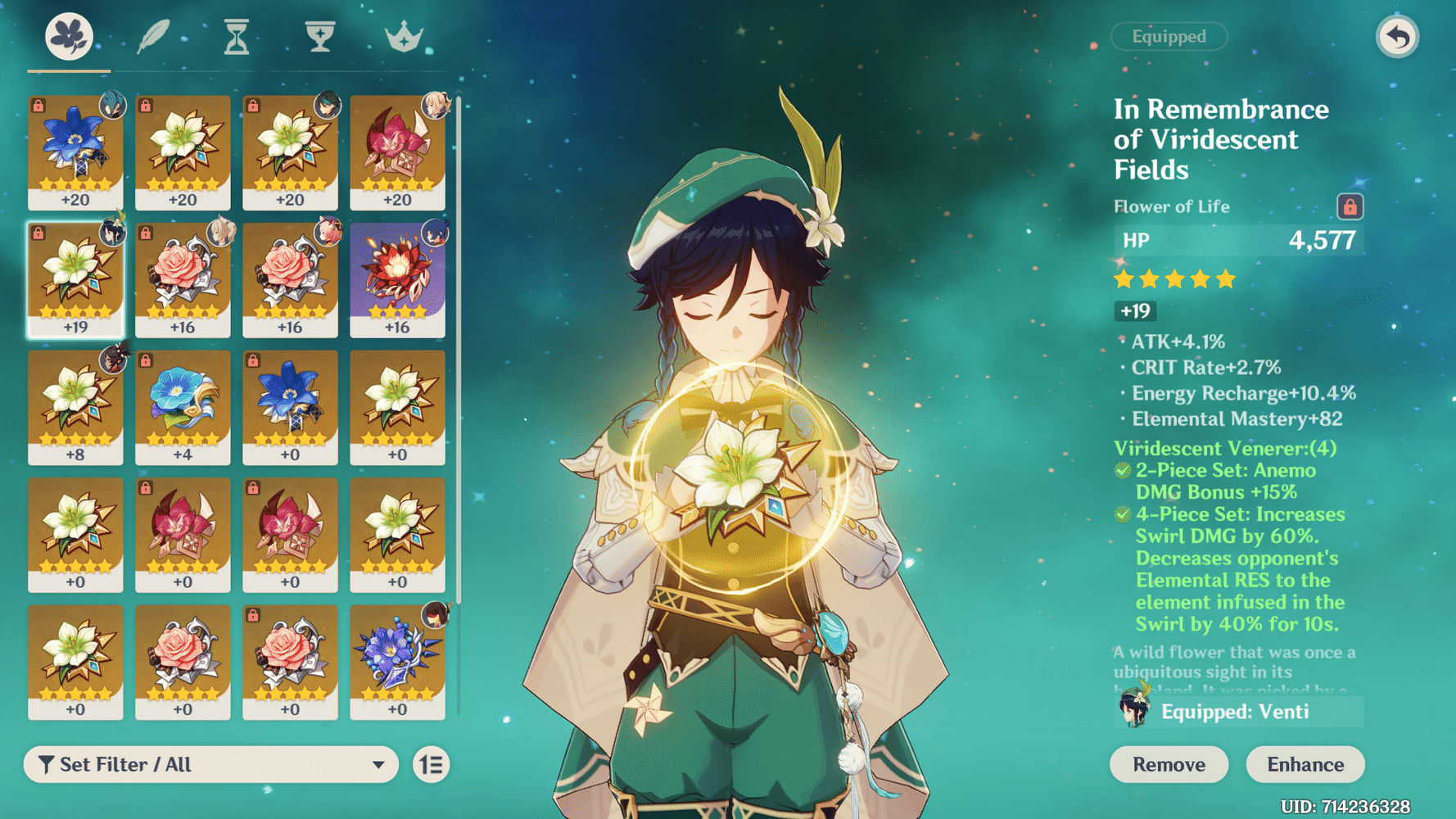Select the +8 white flower artifact
Image resolution: width=1456 pixels, height=819 pixels.
pos(75,407)
